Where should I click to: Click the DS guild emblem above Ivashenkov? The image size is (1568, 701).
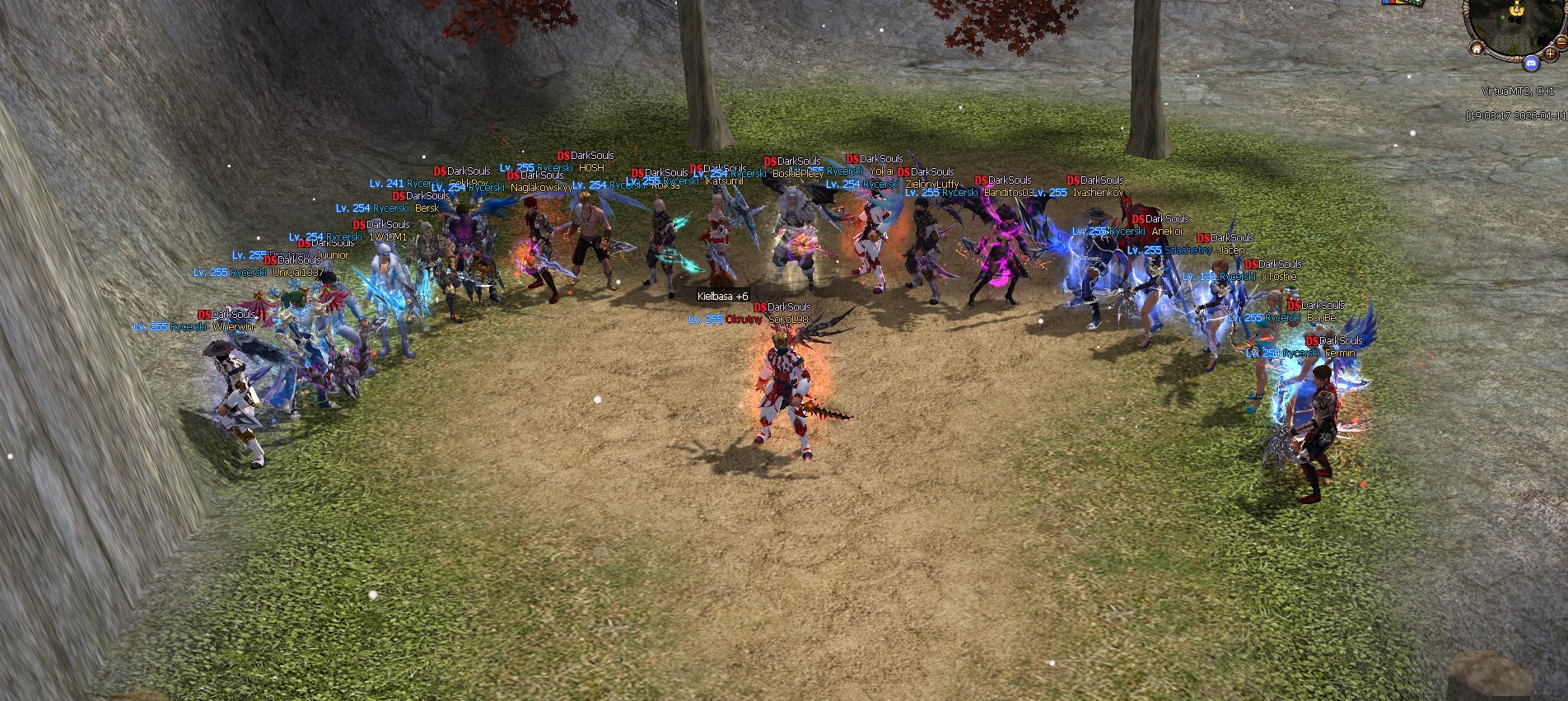[1075, 180]
